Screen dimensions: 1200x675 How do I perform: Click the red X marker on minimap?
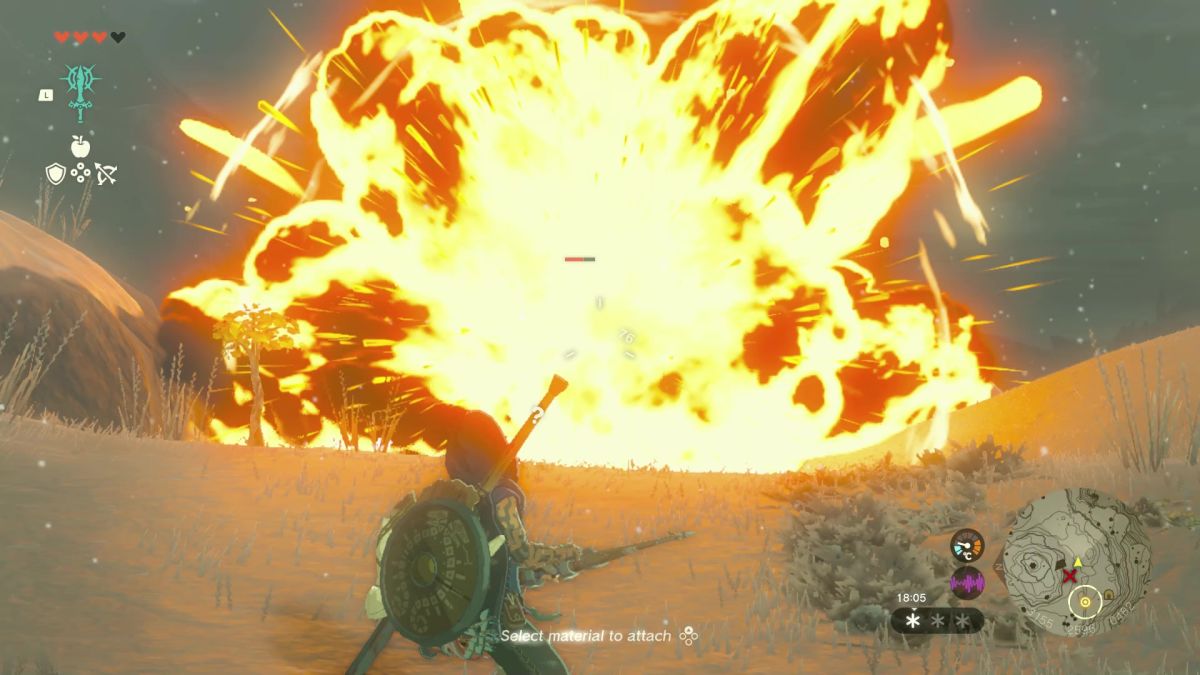tap(1071, 576)
